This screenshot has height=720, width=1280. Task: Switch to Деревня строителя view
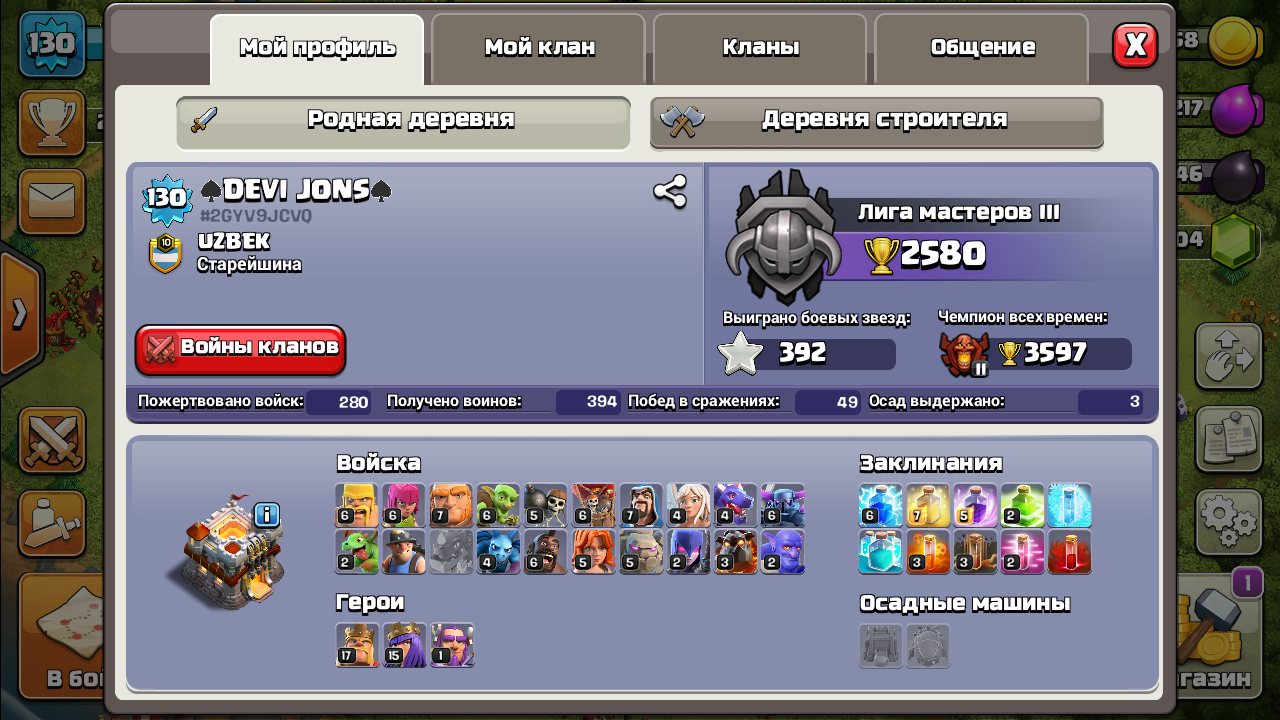coord(877,120)
